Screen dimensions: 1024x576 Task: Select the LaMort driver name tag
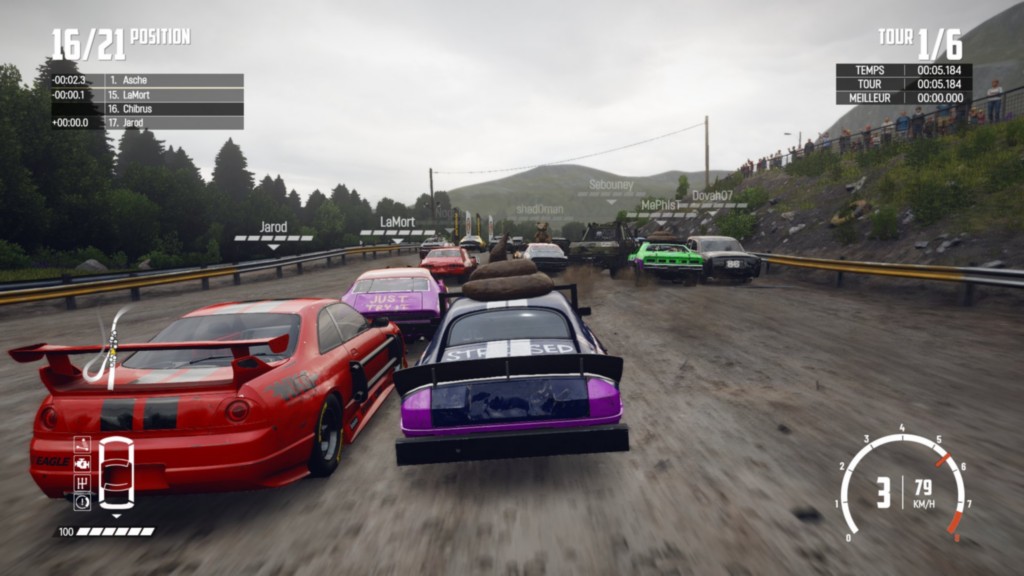pos(397,222)
